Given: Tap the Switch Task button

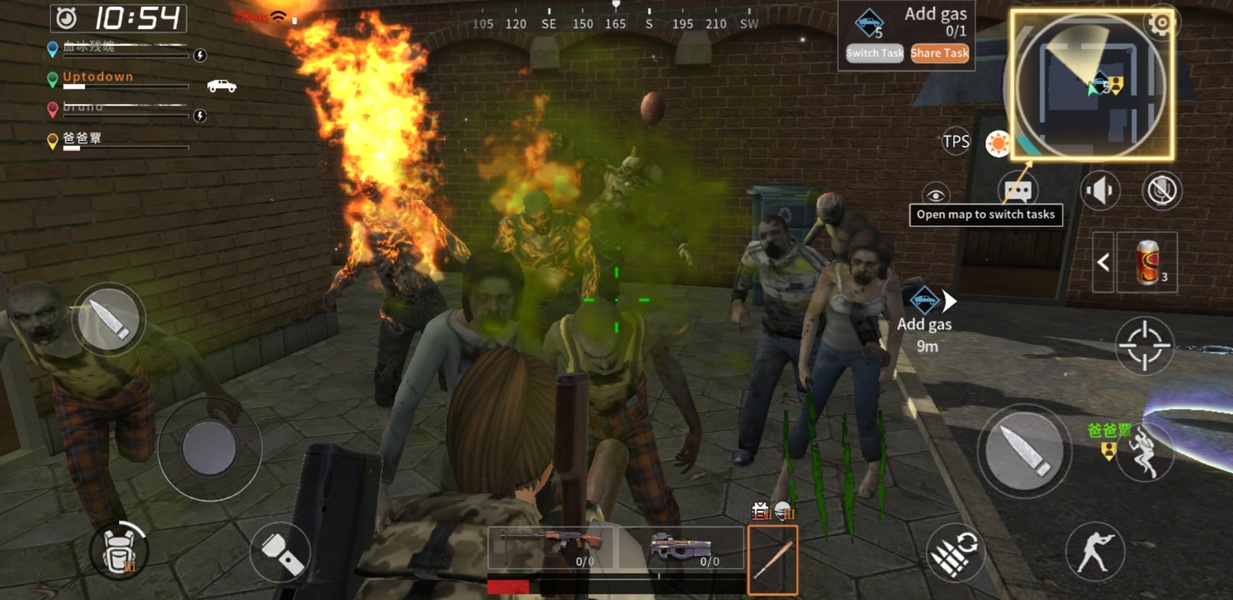Looking at the screenshot, I should [x=874, y=54].
